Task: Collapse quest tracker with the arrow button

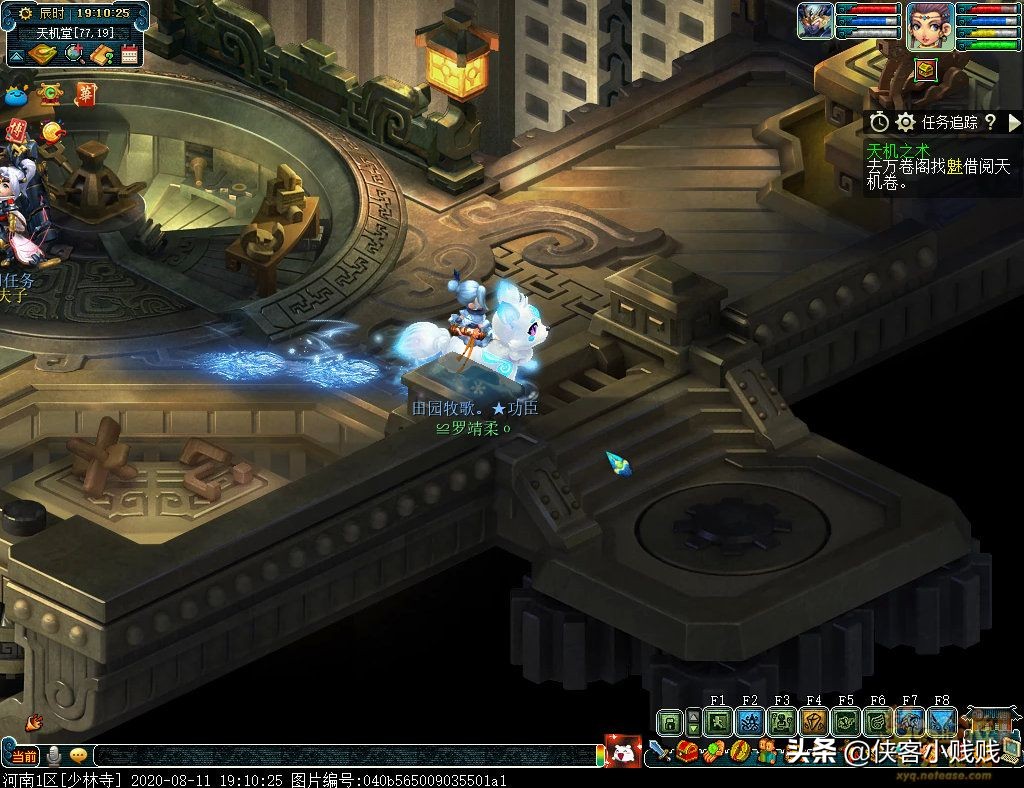Action: pos(1015,122)
